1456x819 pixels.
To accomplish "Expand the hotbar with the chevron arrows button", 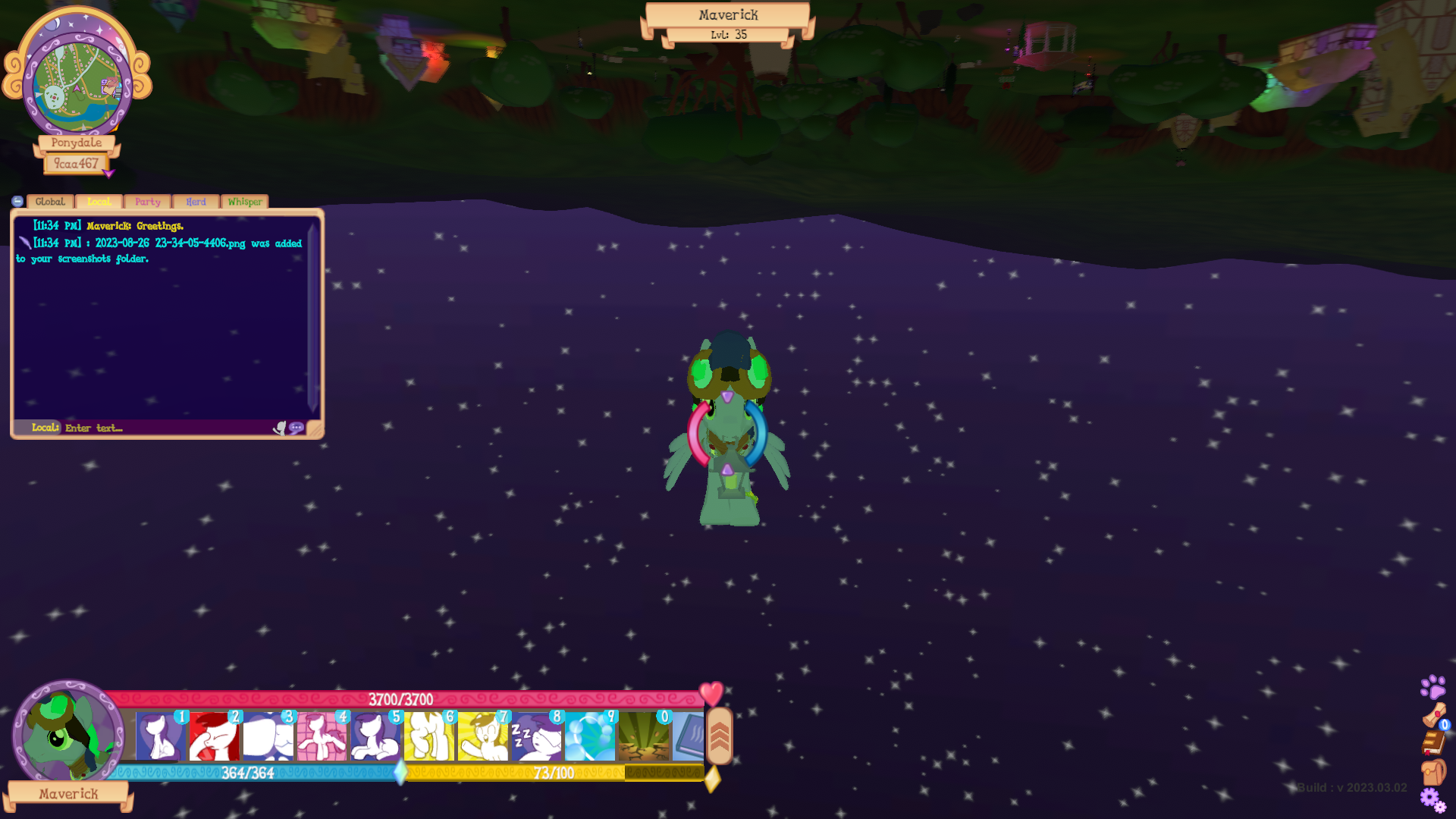I will (719, 736).
